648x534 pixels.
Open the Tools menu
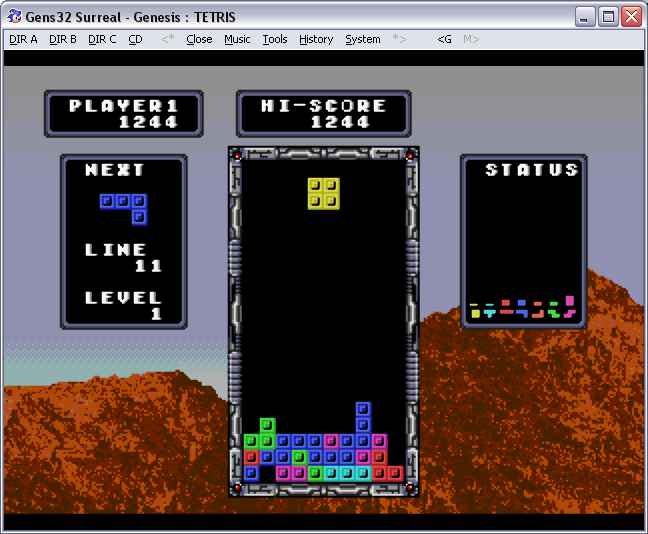point(274,39)
